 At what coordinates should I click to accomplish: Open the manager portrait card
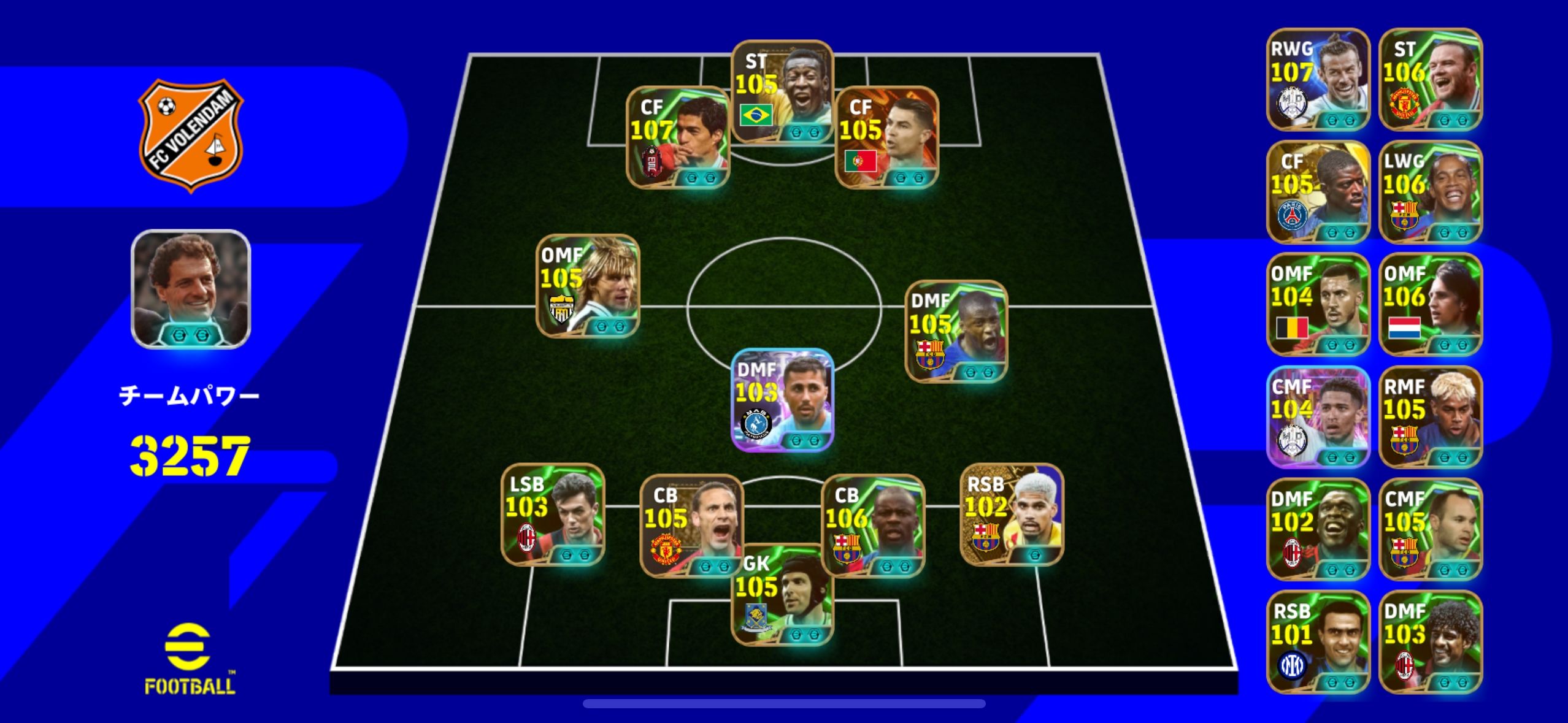[191, 289]
